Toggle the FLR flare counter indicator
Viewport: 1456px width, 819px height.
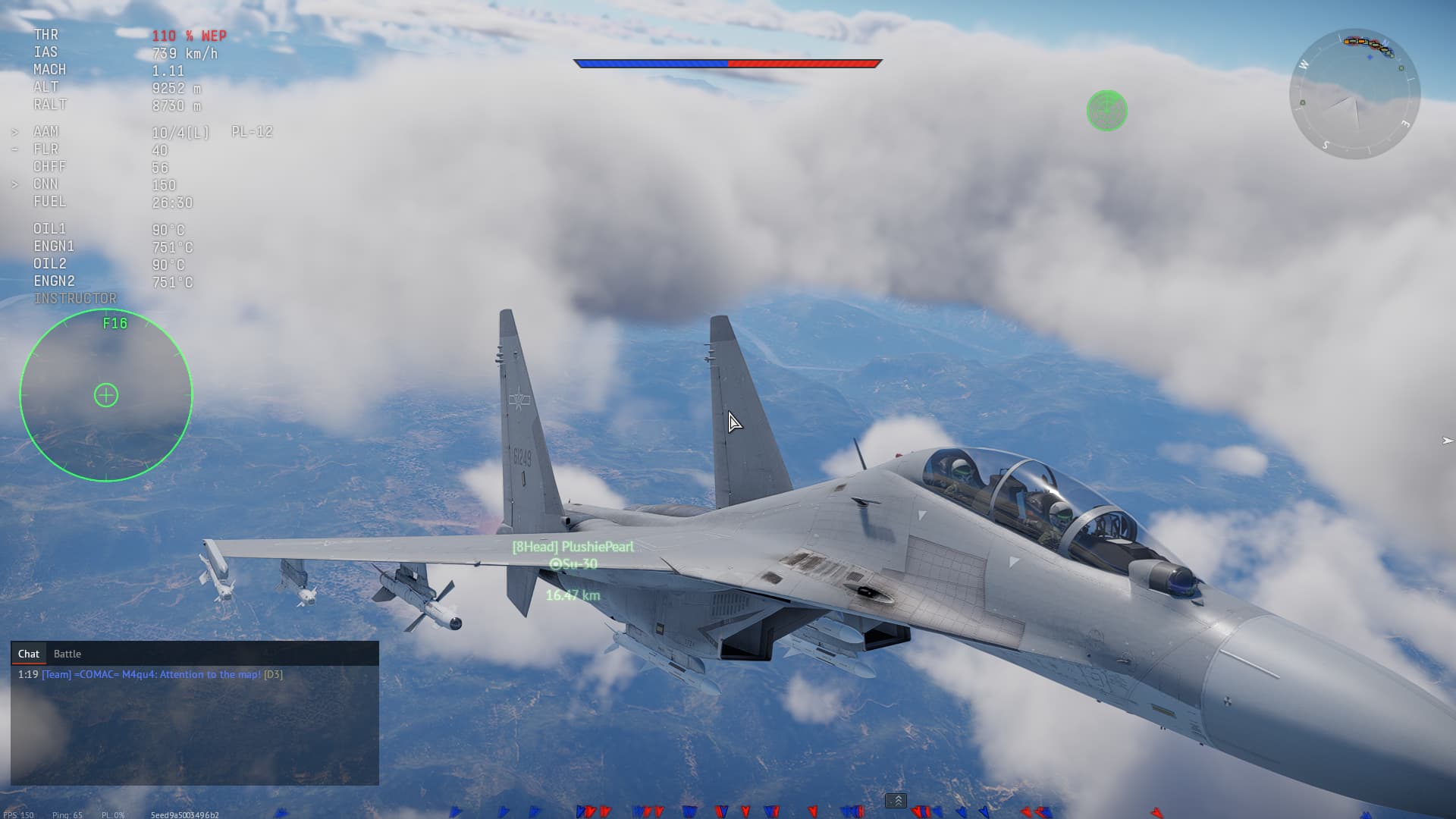pos(47,149)
